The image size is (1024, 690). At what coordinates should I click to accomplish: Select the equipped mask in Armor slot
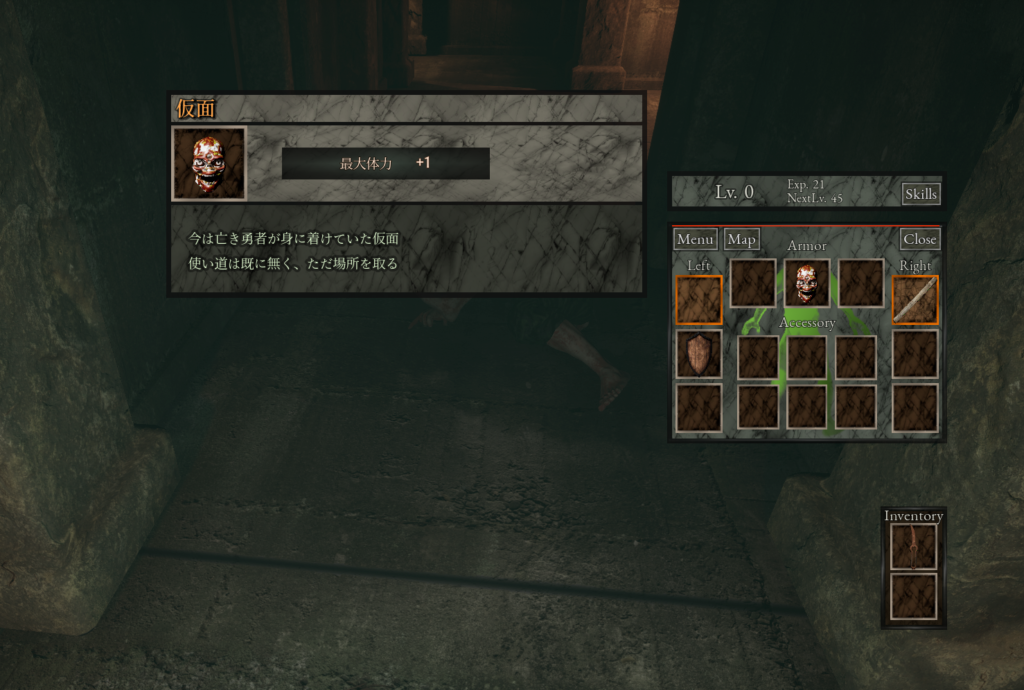(x=806, y=283)
